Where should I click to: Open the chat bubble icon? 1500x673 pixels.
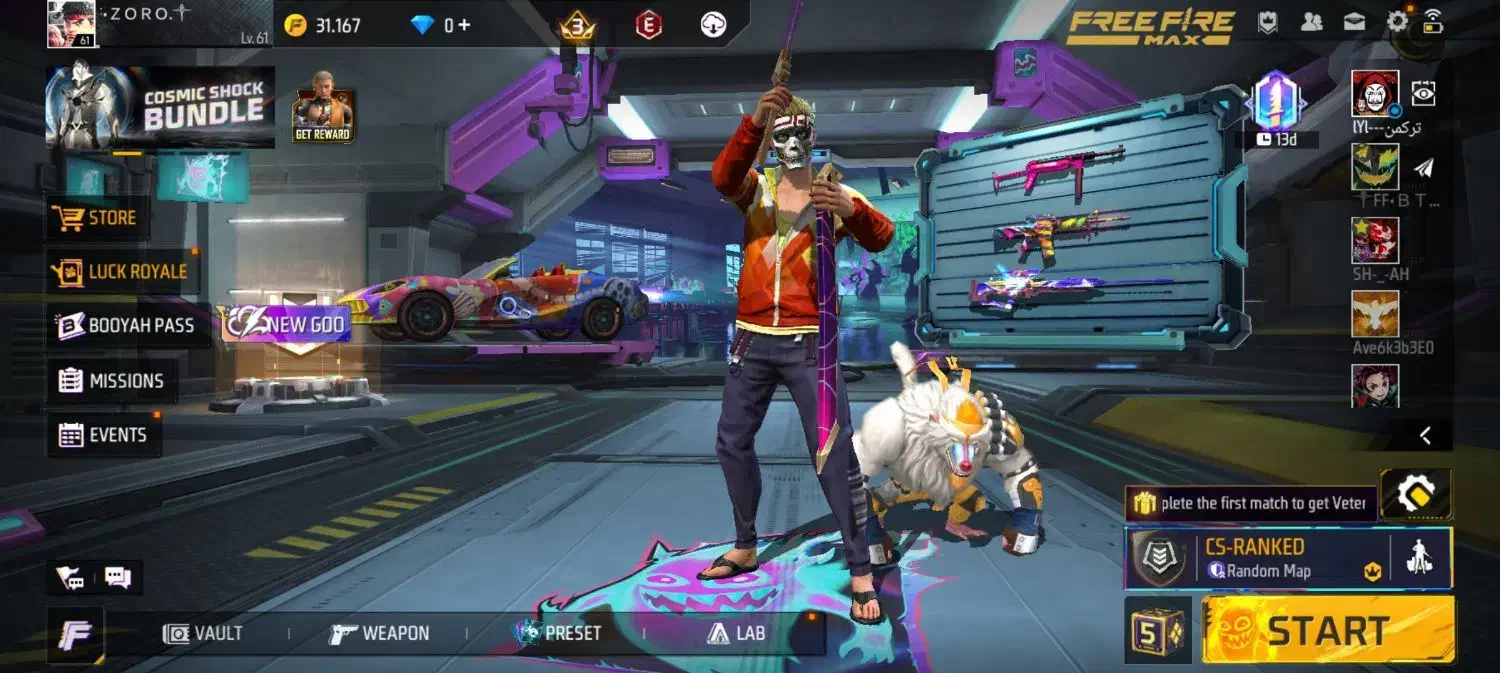[118, 577]
